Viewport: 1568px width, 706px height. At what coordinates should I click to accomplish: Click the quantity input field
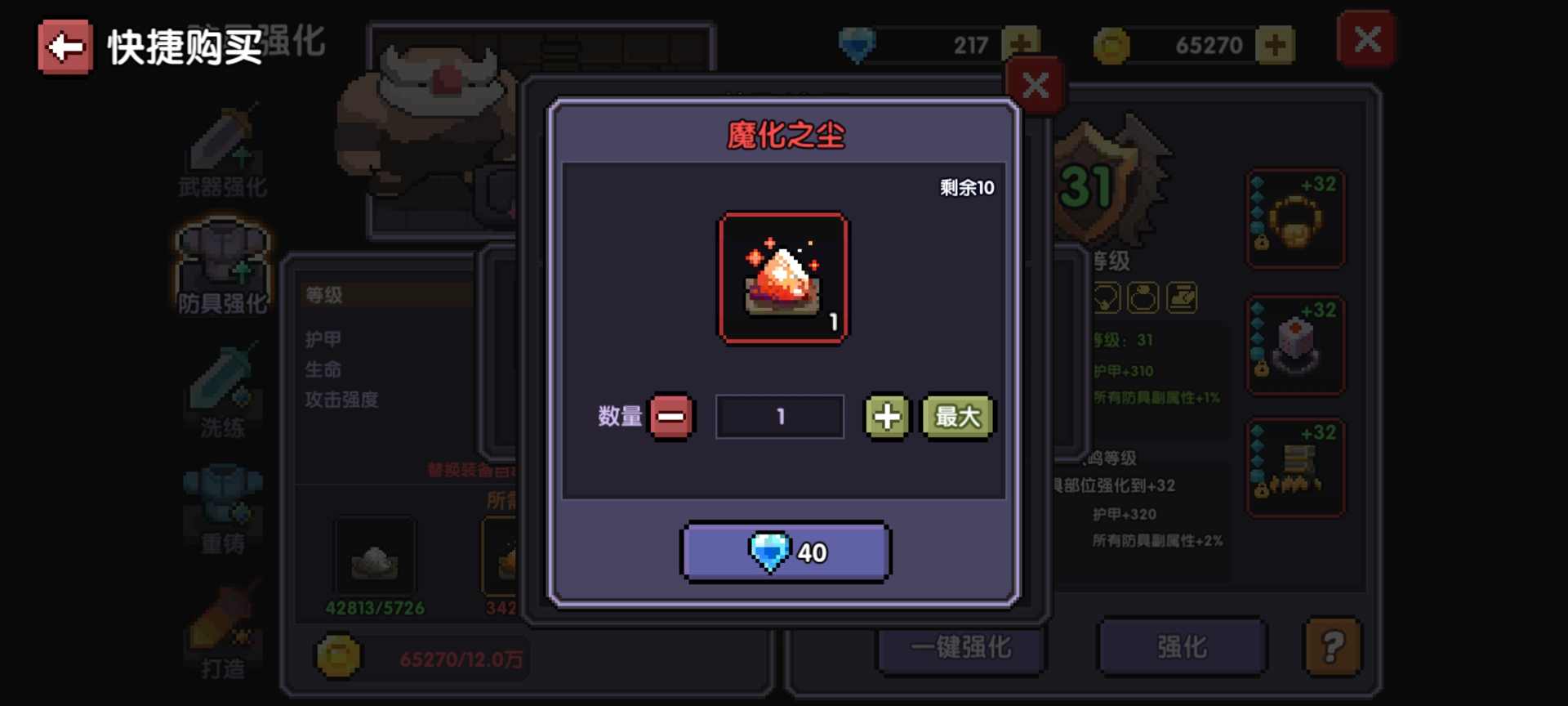778,417
